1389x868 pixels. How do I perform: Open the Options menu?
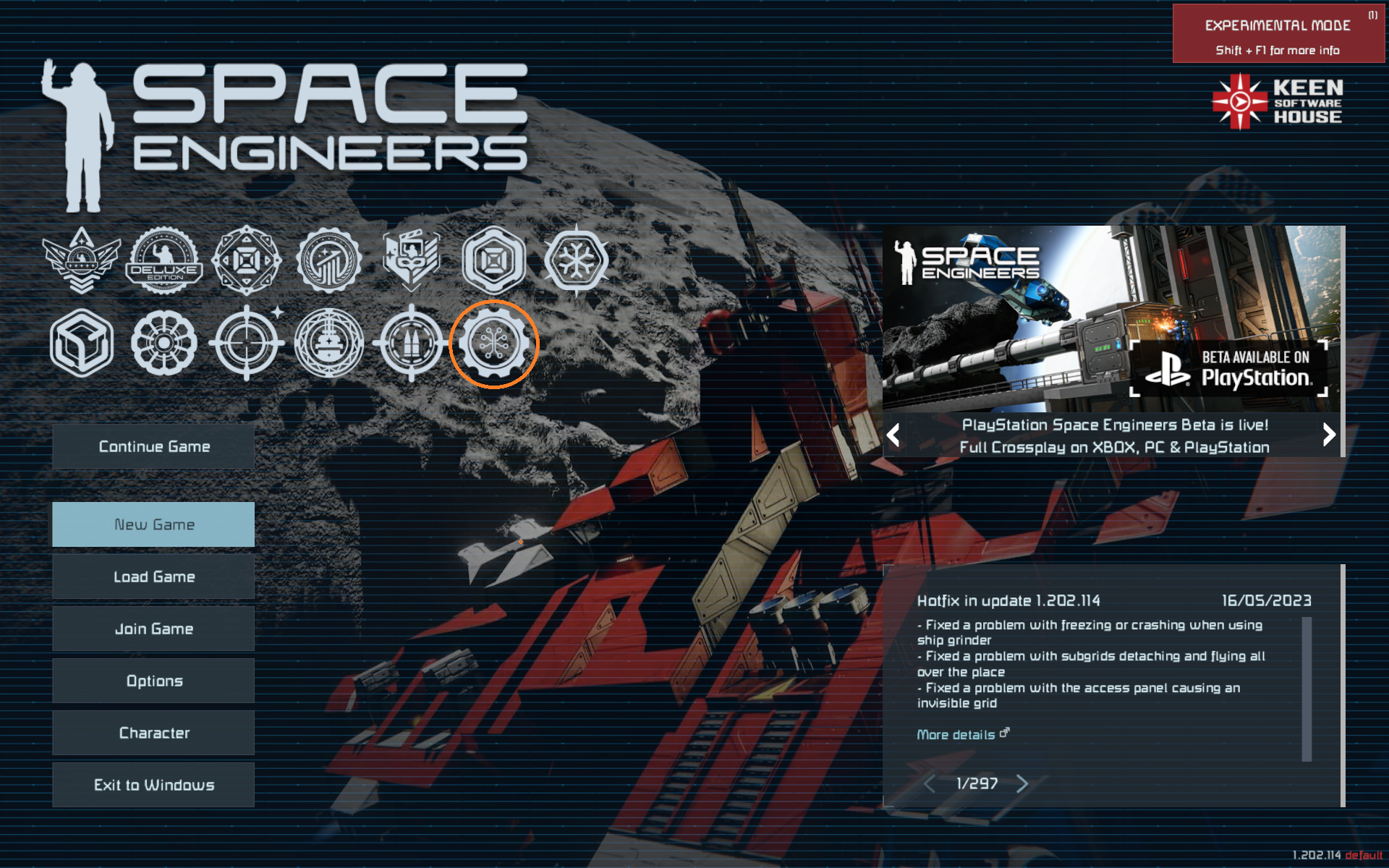153,681
